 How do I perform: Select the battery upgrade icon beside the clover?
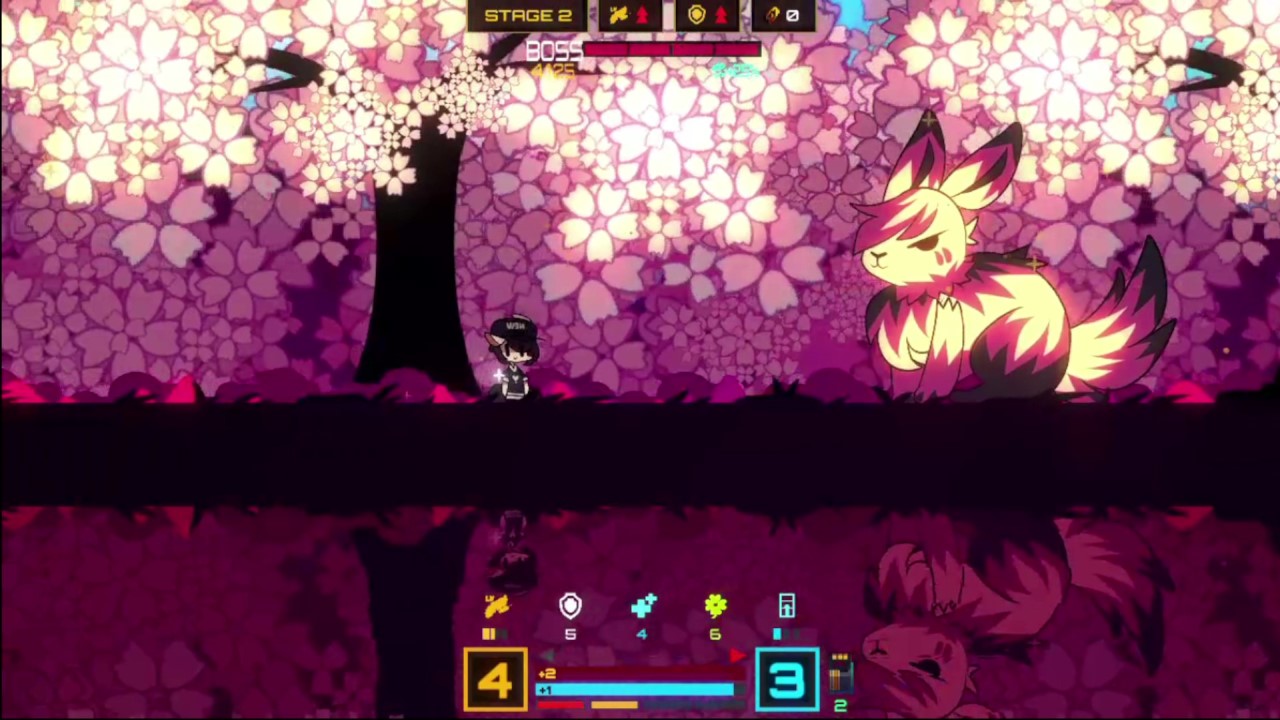click(x=786, y=605)
